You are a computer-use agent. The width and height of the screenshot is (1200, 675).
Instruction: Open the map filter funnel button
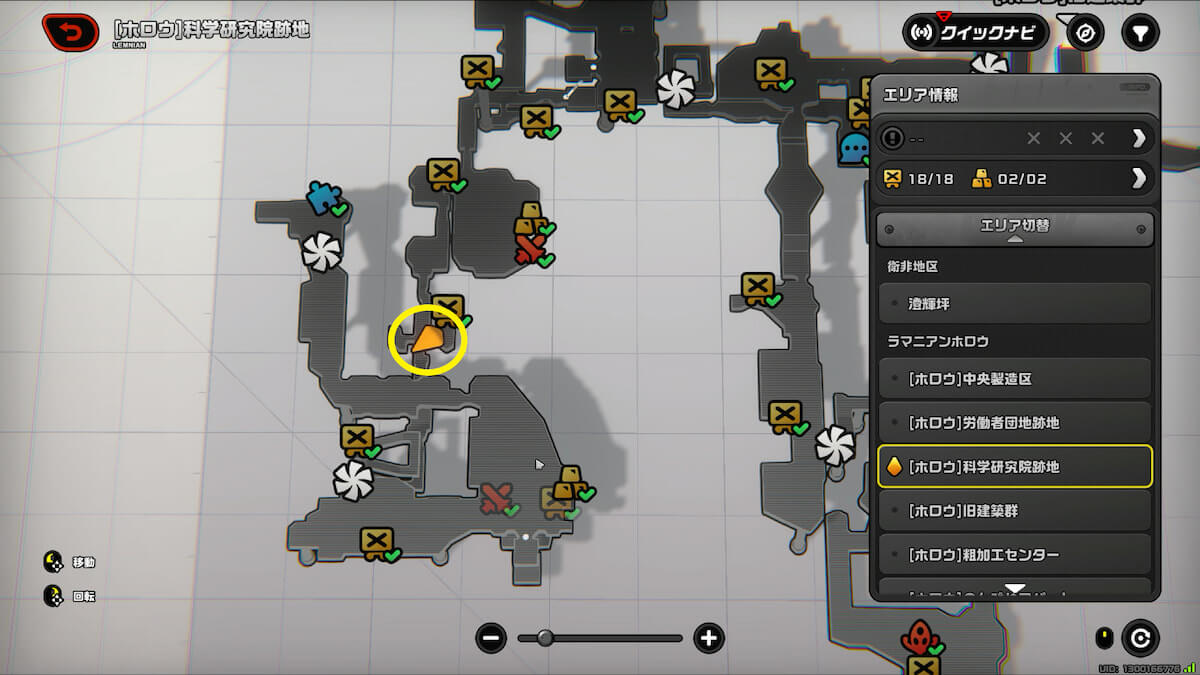1139,33
